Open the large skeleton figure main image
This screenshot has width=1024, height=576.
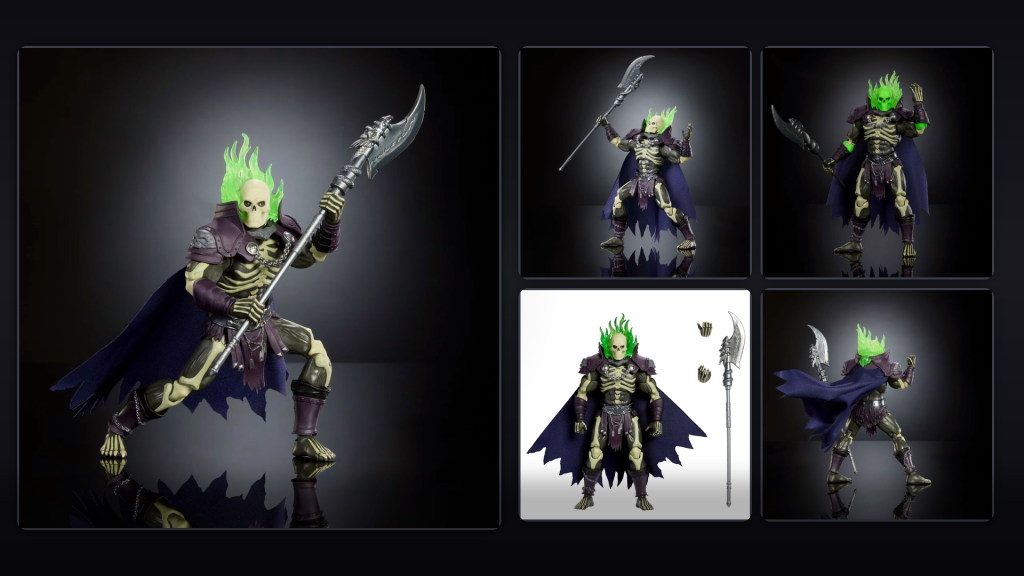[259, 287]
